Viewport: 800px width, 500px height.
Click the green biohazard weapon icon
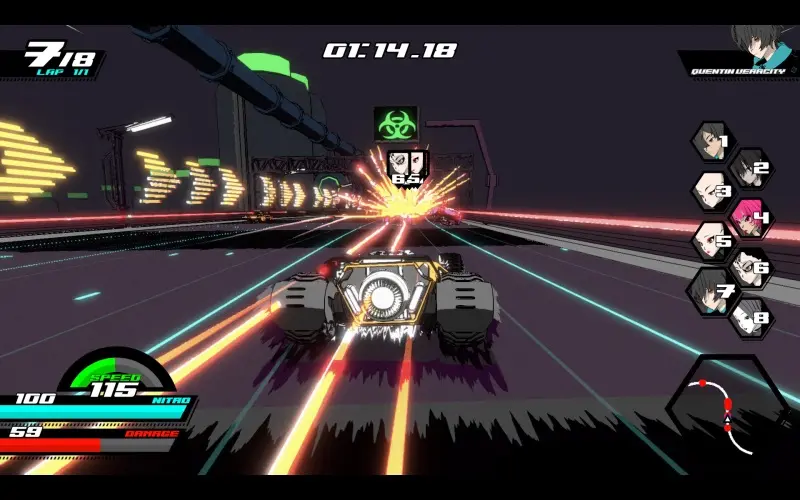[396, 123]
